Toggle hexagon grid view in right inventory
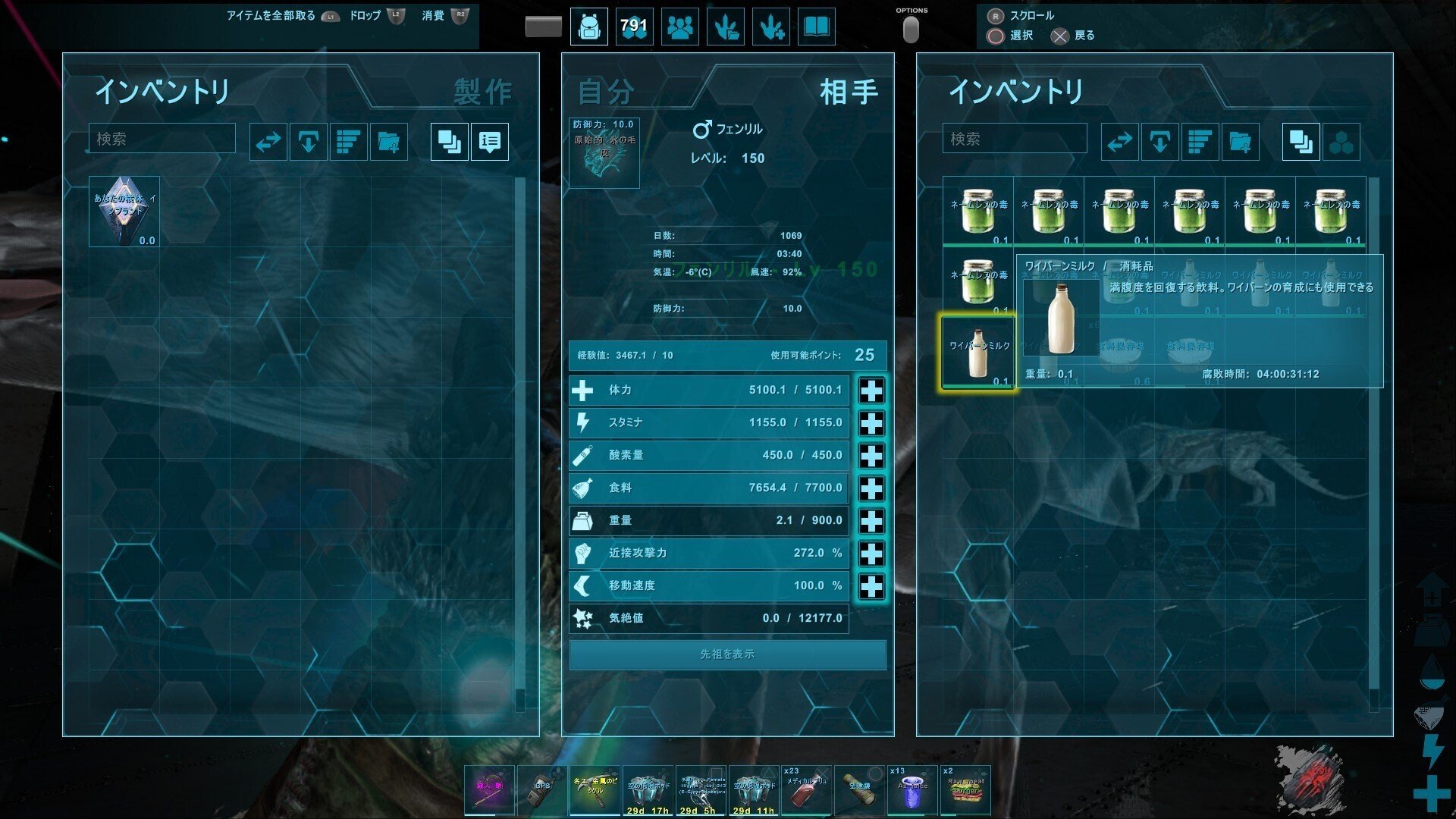The width and height of the screenshot is (1456, 819). pos(1341,140)
